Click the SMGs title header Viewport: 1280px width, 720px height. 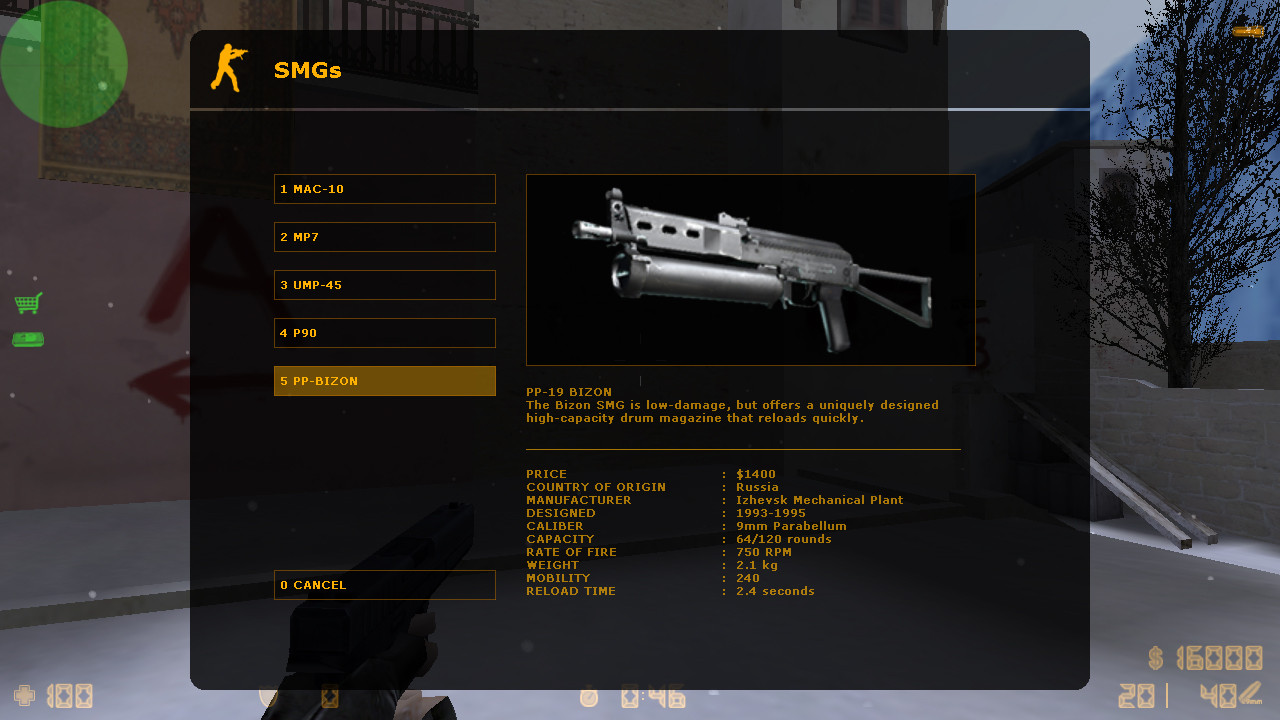pyautogui.click(x=307, y=70)
